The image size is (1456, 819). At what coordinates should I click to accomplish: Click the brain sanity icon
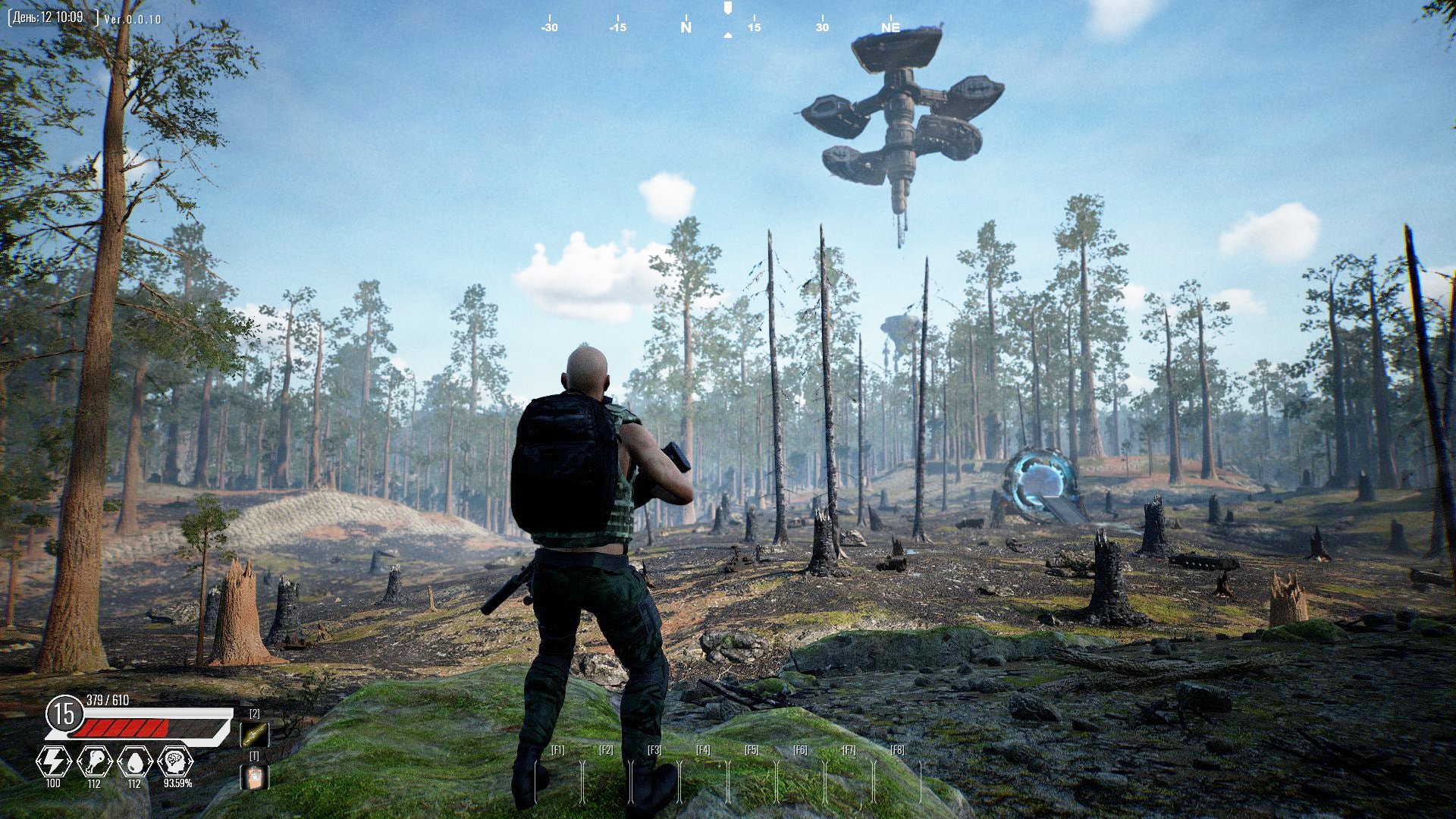[x=176, y=761]
